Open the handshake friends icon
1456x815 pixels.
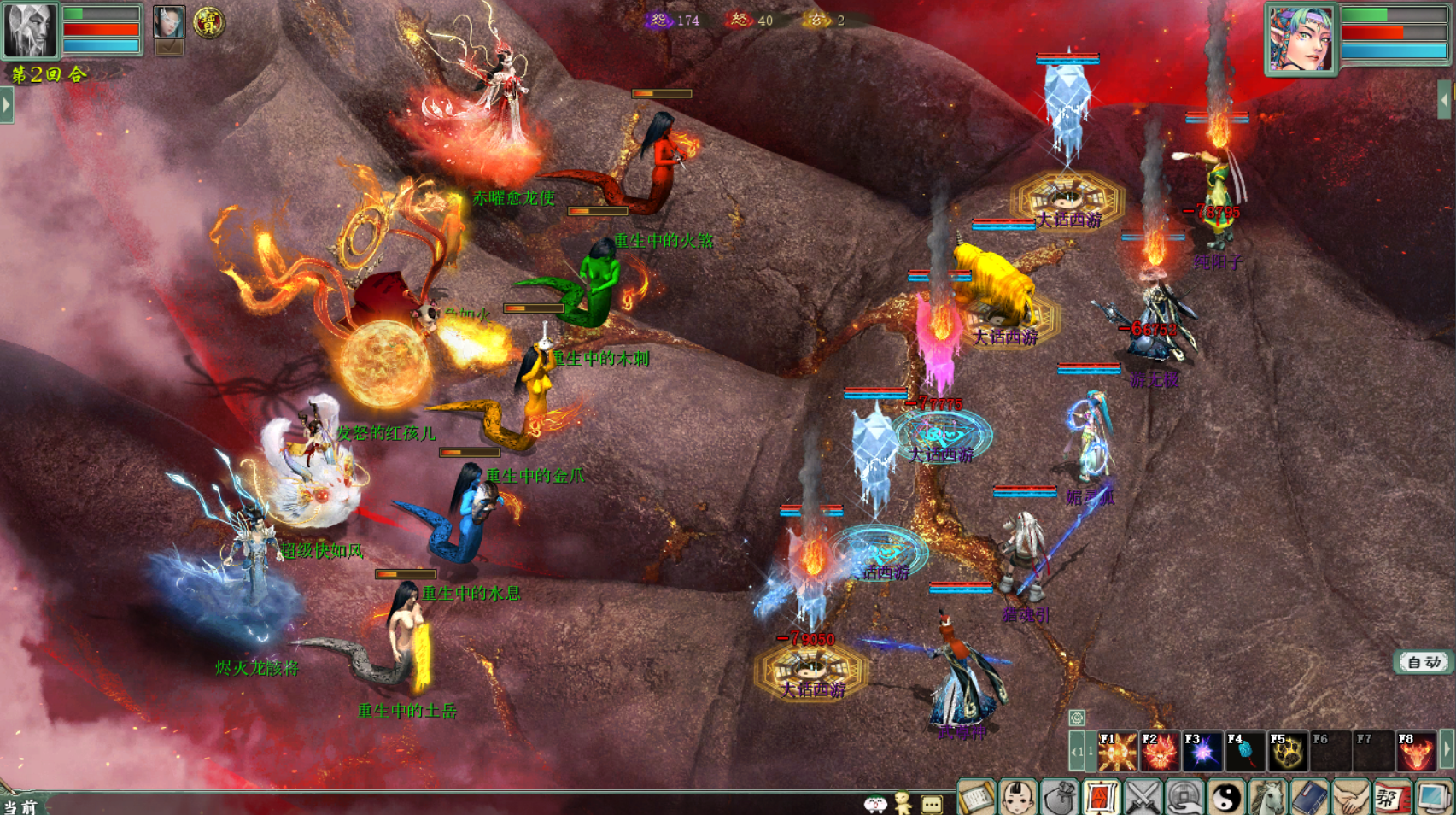tap(1351, 799)
